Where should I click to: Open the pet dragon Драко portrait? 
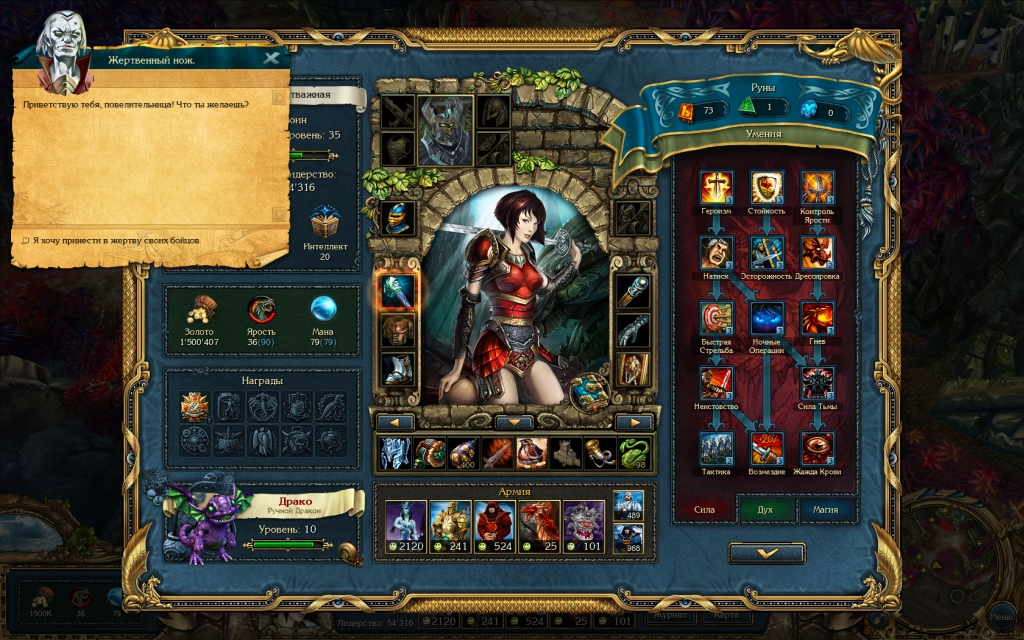(x=203, y=522)
